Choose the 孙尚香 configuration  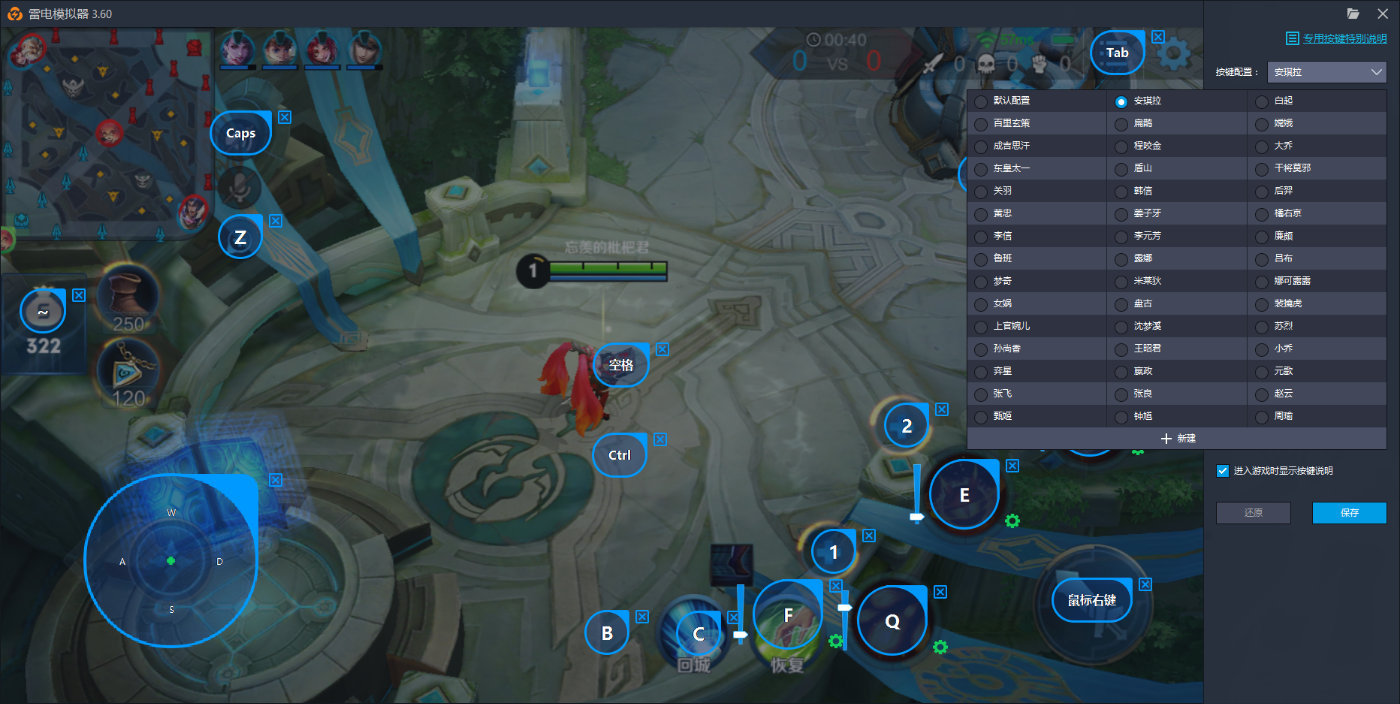(x=981, y=349)
